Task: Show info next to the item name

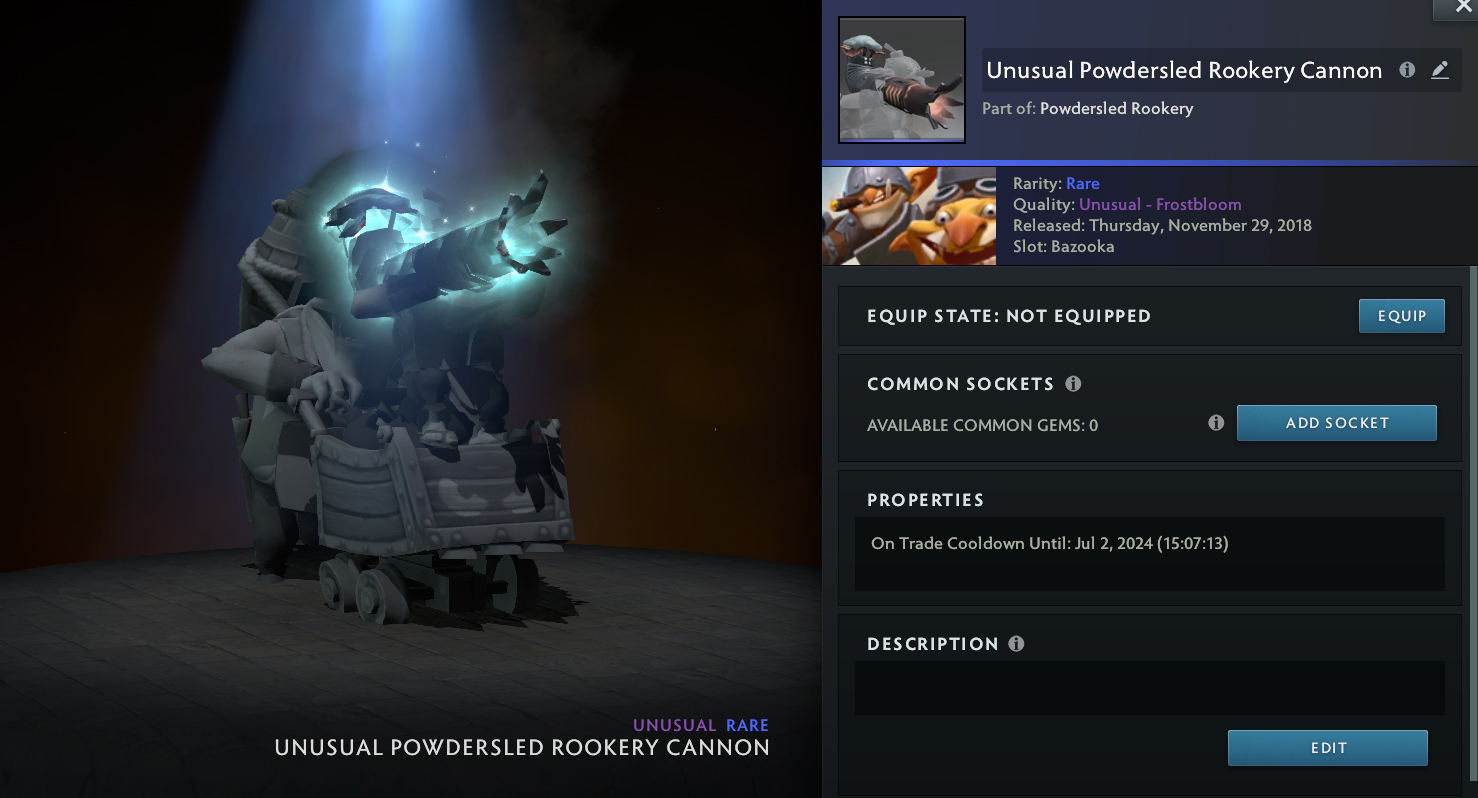Action: pyautogui.click(x=1407, y=70)
